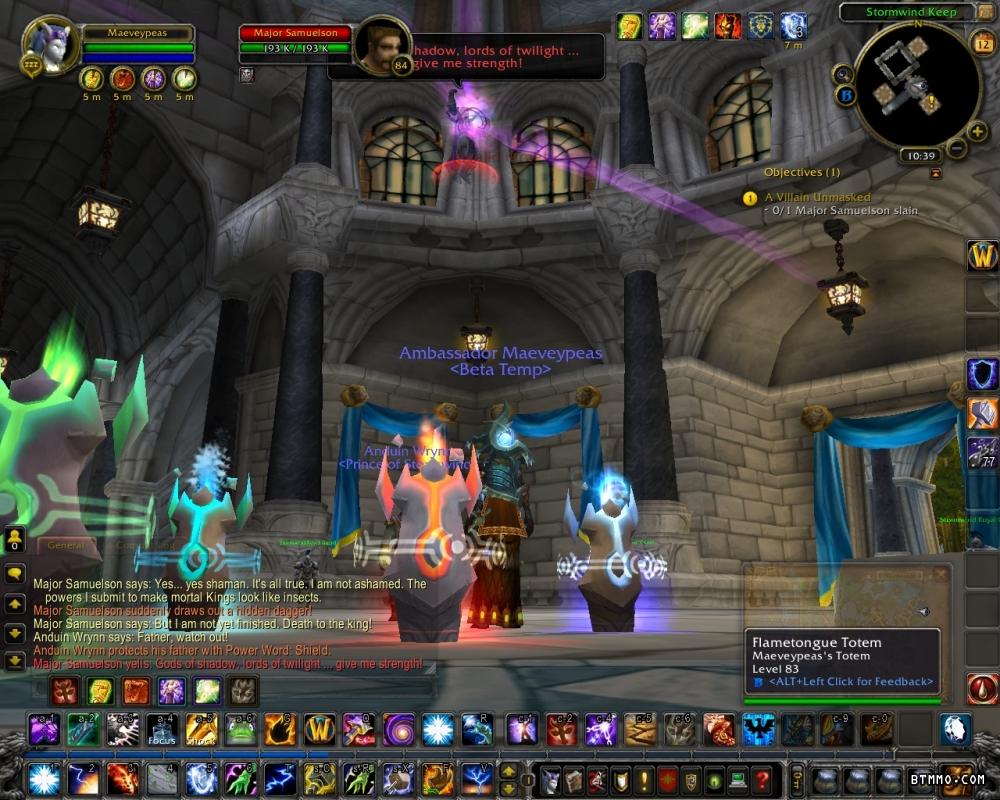This screenshot has width=1000, height=800.
Task: Select the Maeveypeas player portrait
Action: [49, 47]
